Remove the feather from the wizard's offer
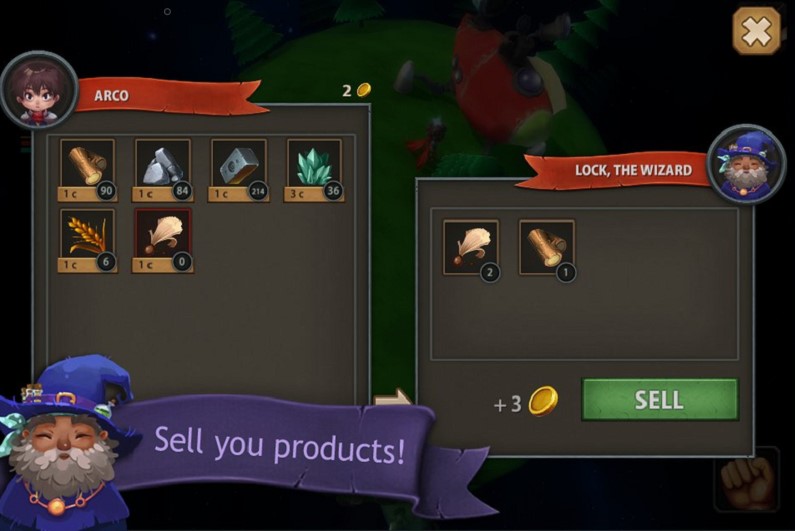This screenshot has height=531, width=795. click(x=470, y=247)
